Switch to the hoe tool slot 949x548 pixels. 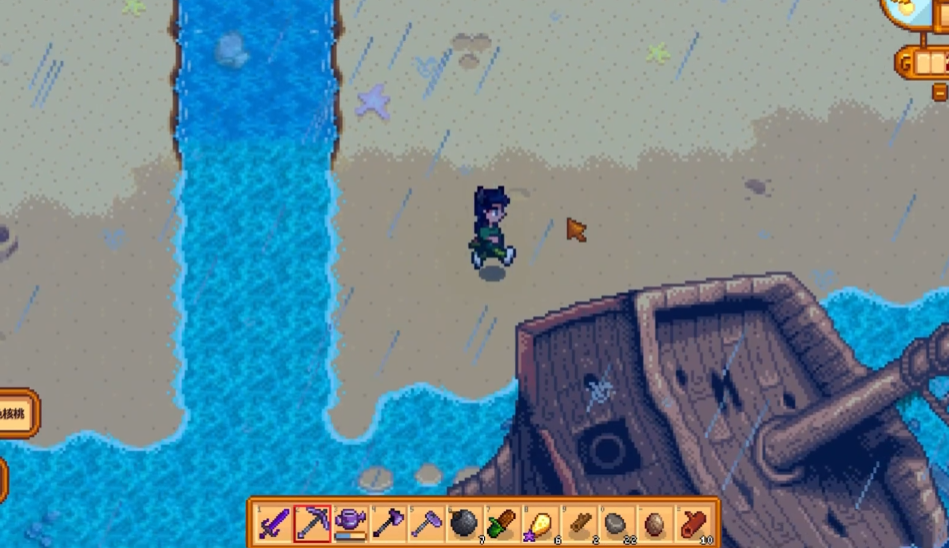pos(425,522)
